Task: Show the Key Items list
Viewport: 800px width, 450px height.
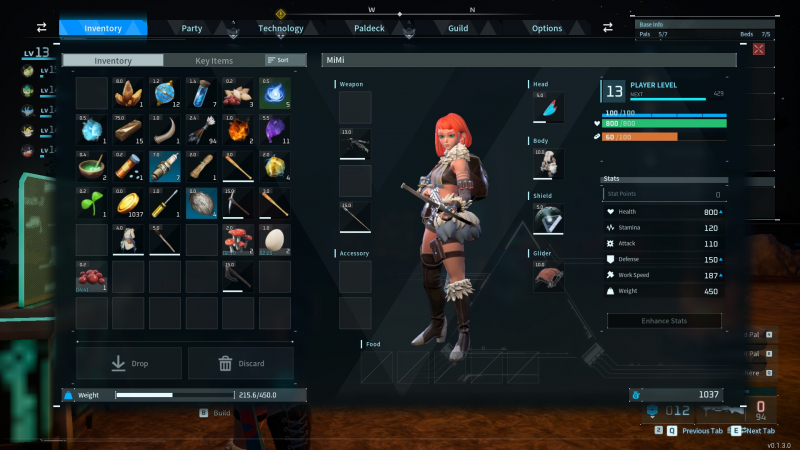Action: 215,61
